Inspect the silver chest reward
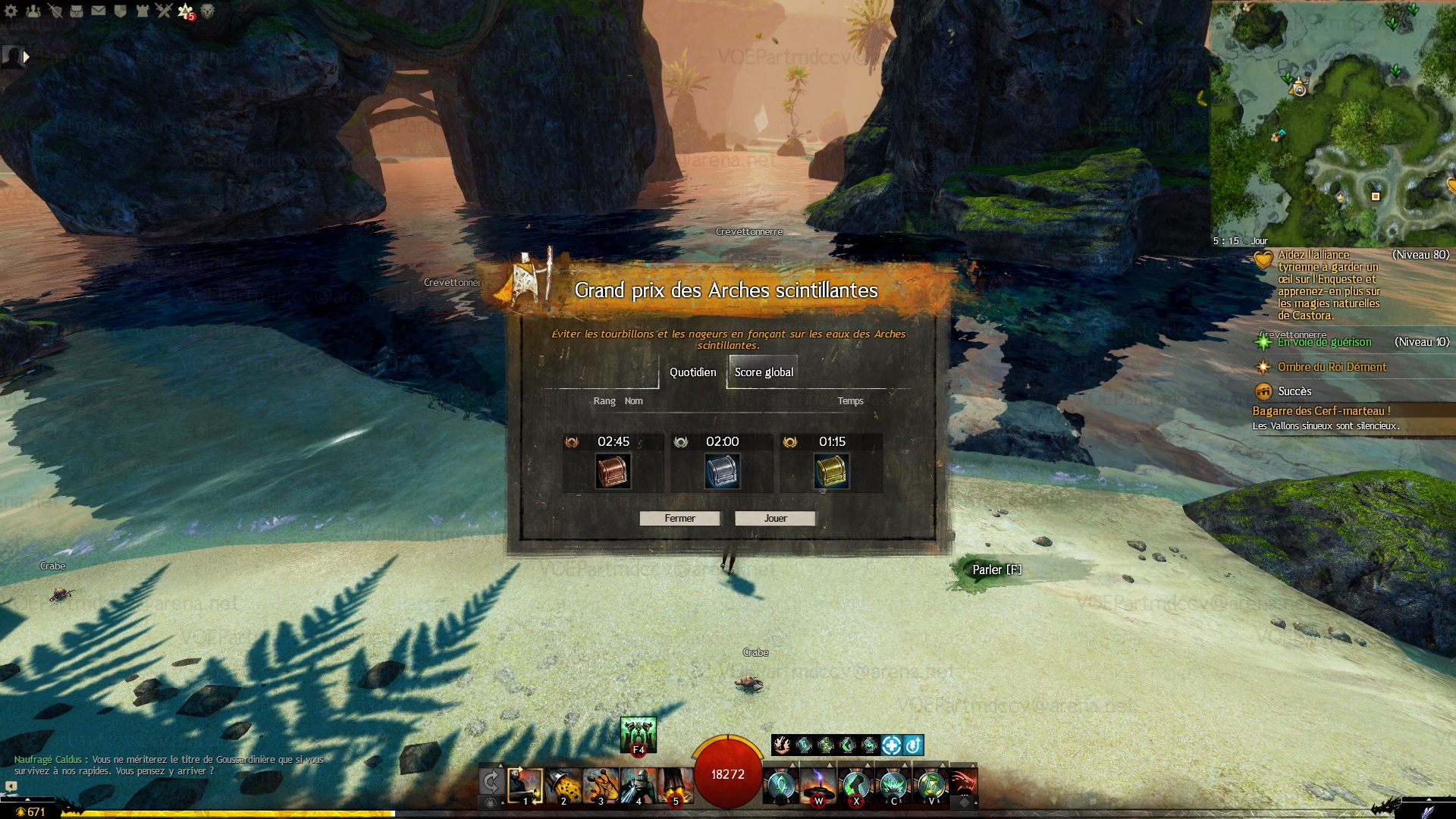This screenshot has height=819, width=1456. [722, 471]
